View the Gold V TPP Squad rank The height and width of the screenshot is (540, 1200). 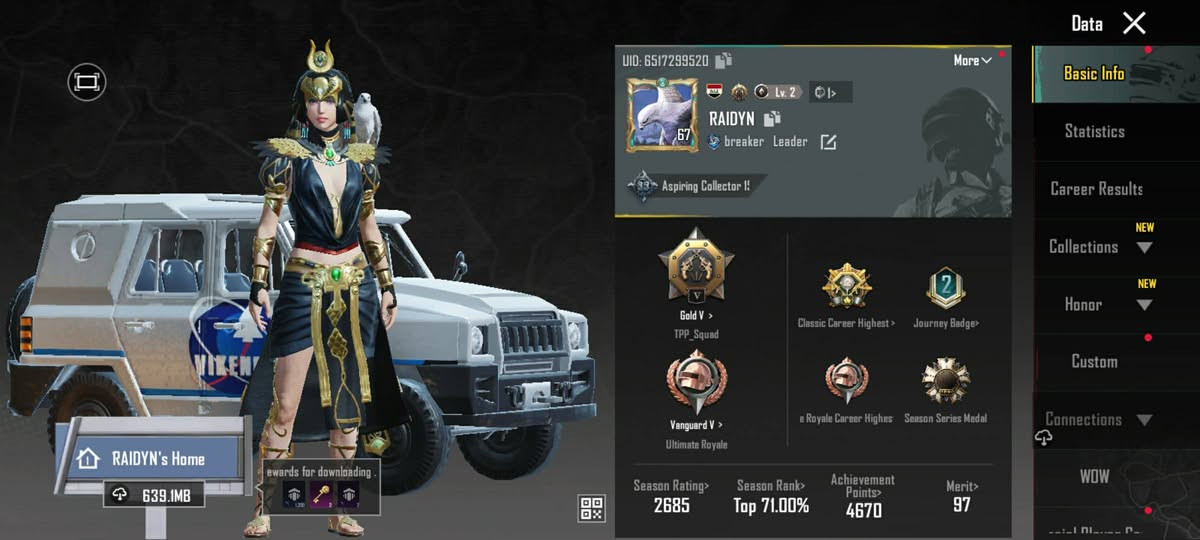696,270
